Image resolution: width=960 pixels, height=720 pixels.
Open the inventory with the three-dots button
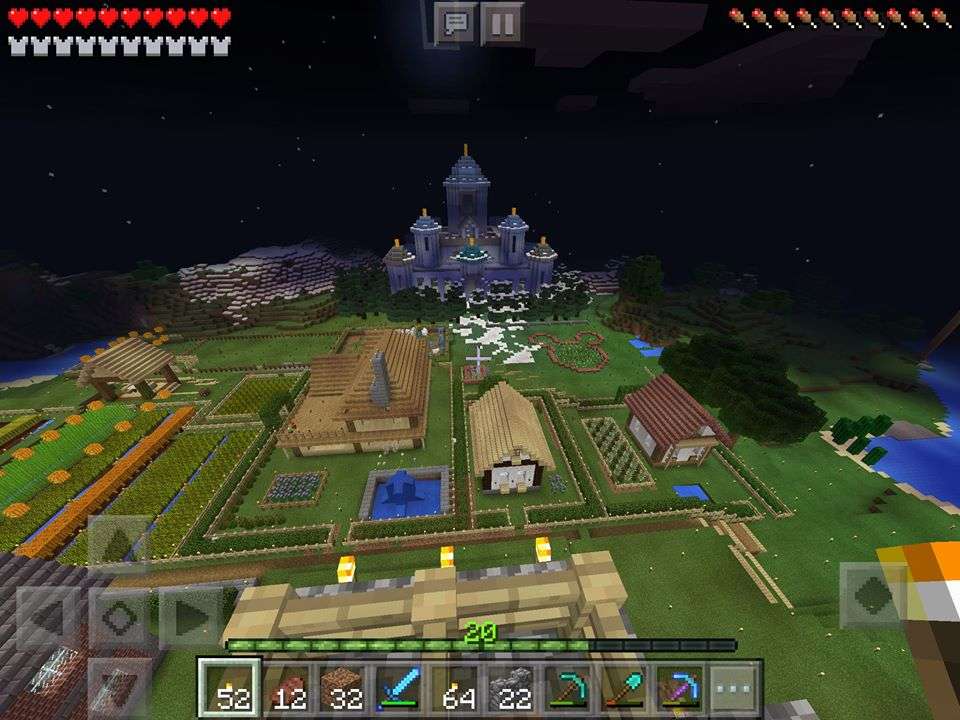[736, 688]
